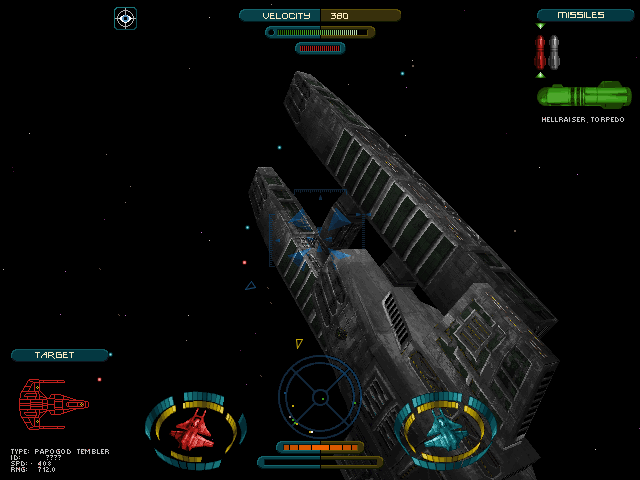Select the red target ship wireframe
The height and width of the screenshot is (480, 640).
(x=54, y=404)
